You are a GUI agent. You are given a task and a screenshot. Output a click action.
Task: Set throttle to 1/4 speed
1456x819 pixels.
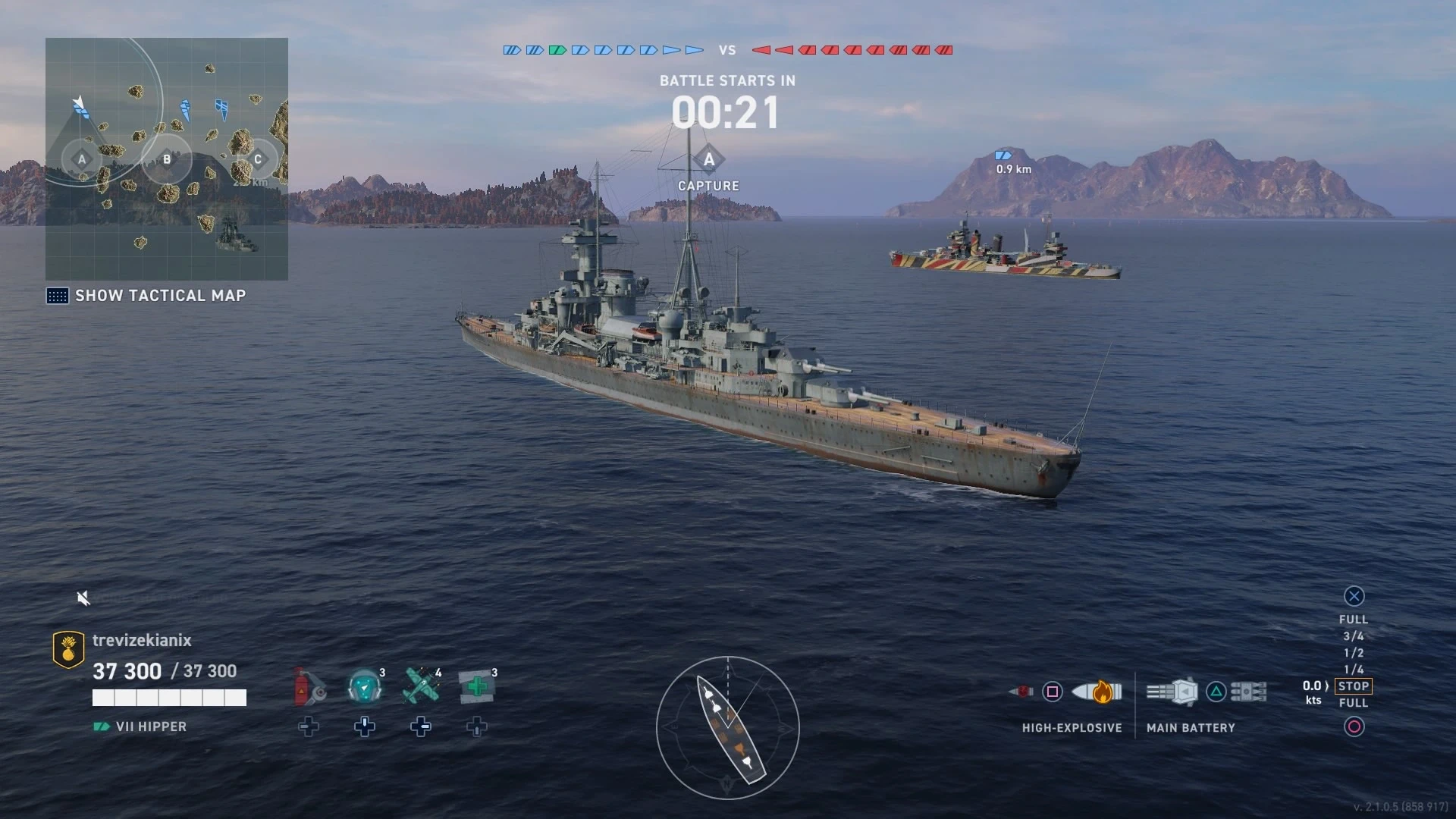(1354, 670)
